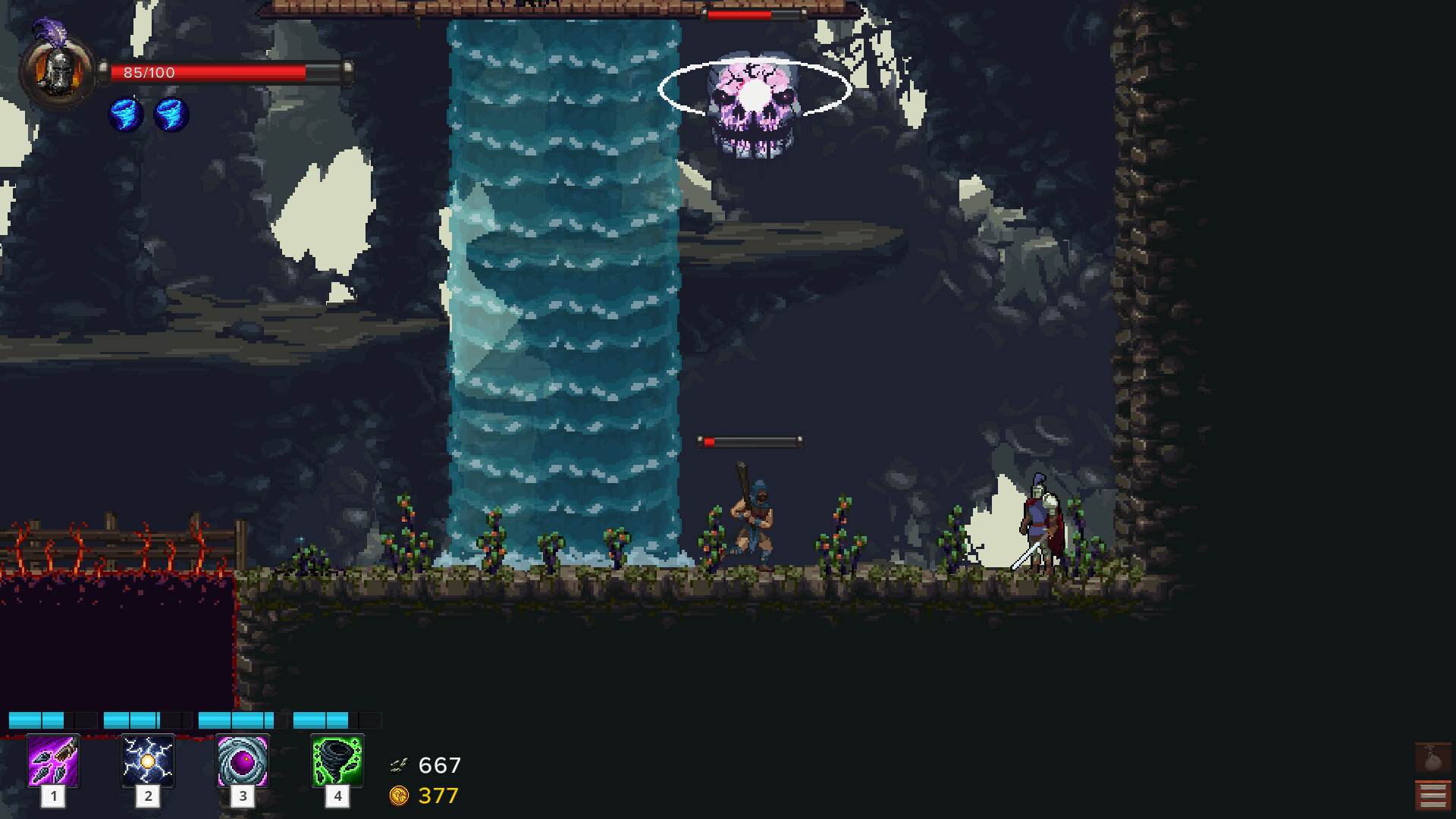Select the dagger volley ability in slot 1

point(53,762)
